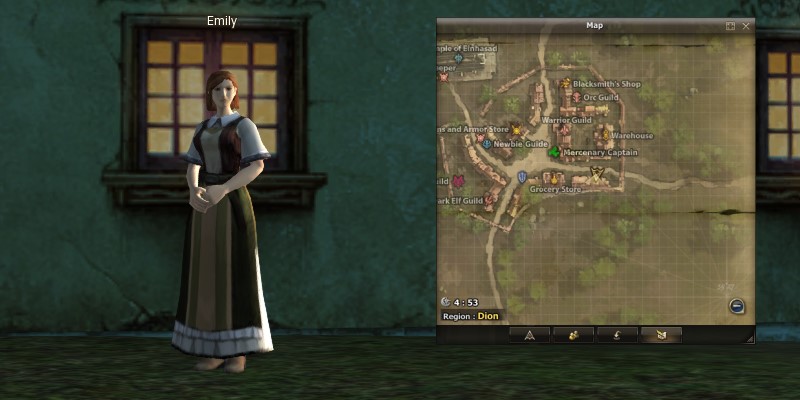This screenshot has height=400, width=800.
Task: Select the Weapons and Armor Store marker
Action: coord(517,129)
